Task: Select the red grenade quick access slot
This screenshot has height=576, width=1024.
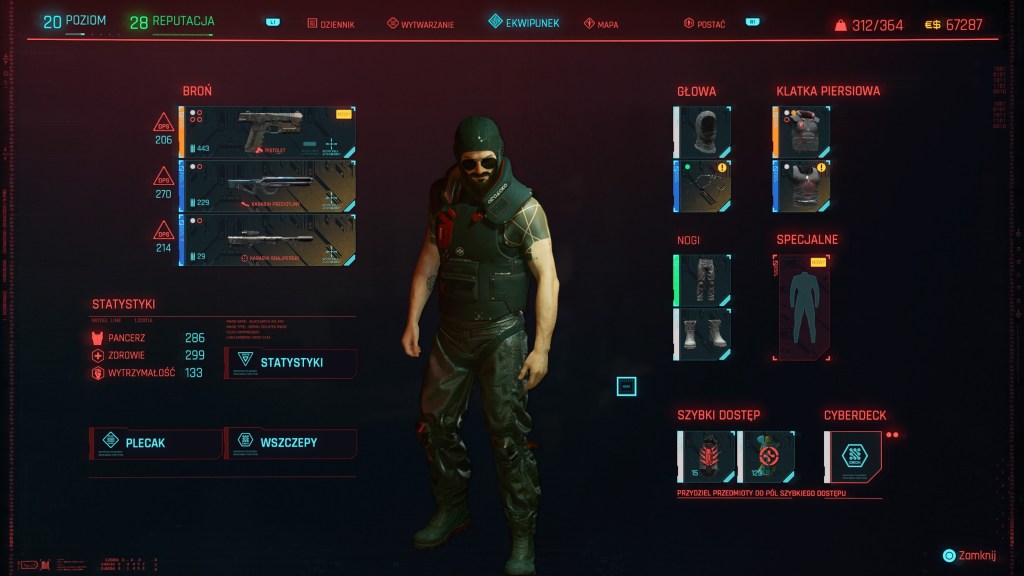Action: (706, 456)
